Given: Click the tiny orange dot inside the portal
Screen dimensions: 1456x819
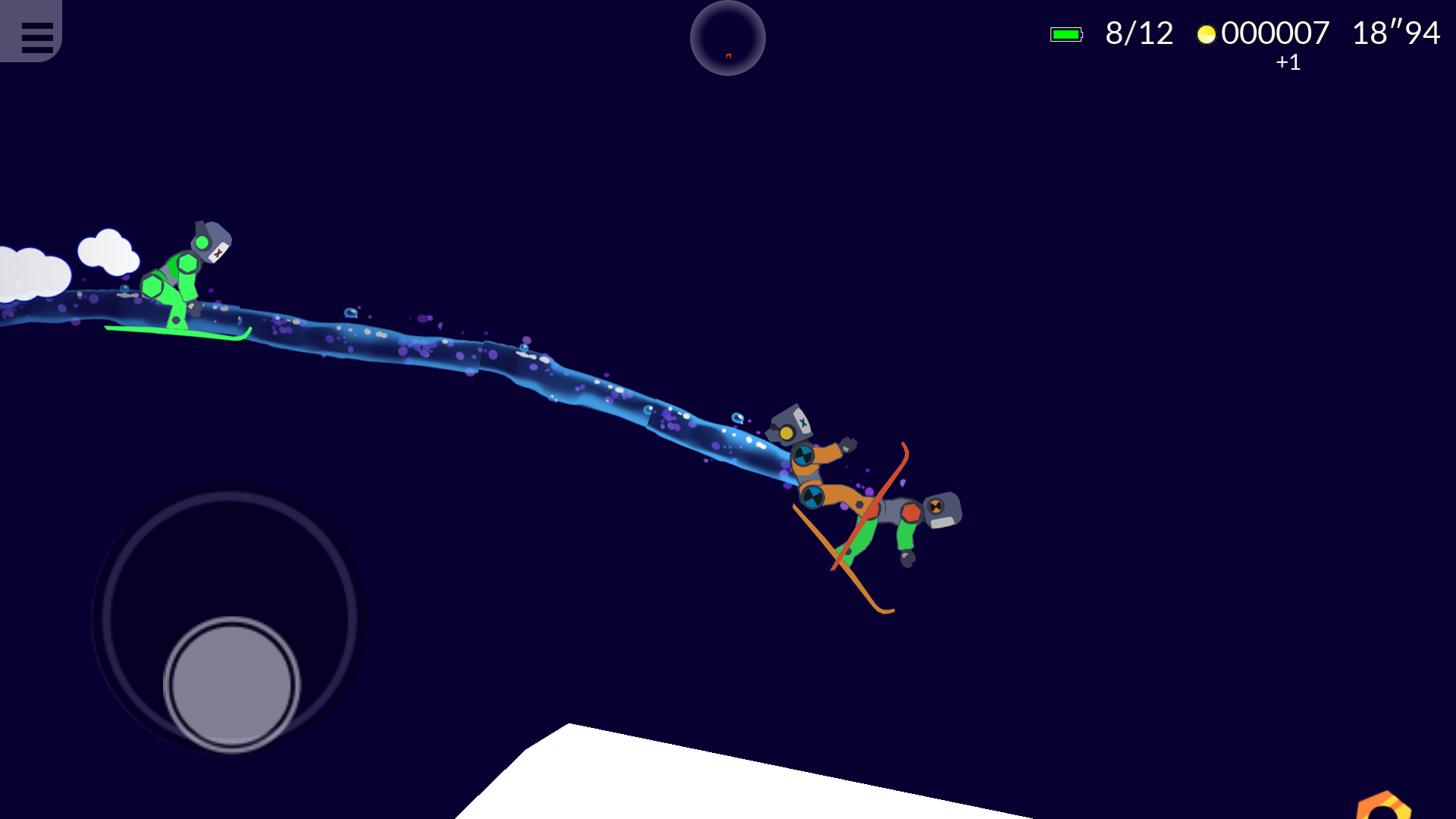Looking at the screenshot, I should click(x=727, y=55).
